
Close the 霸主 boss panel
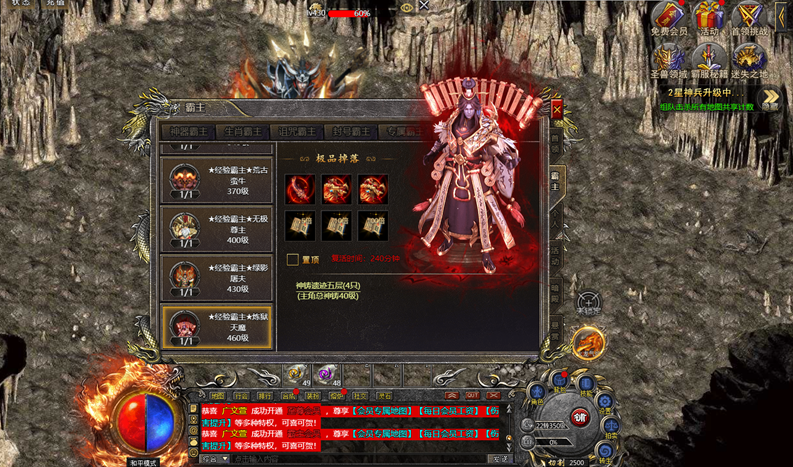(557, 109)
